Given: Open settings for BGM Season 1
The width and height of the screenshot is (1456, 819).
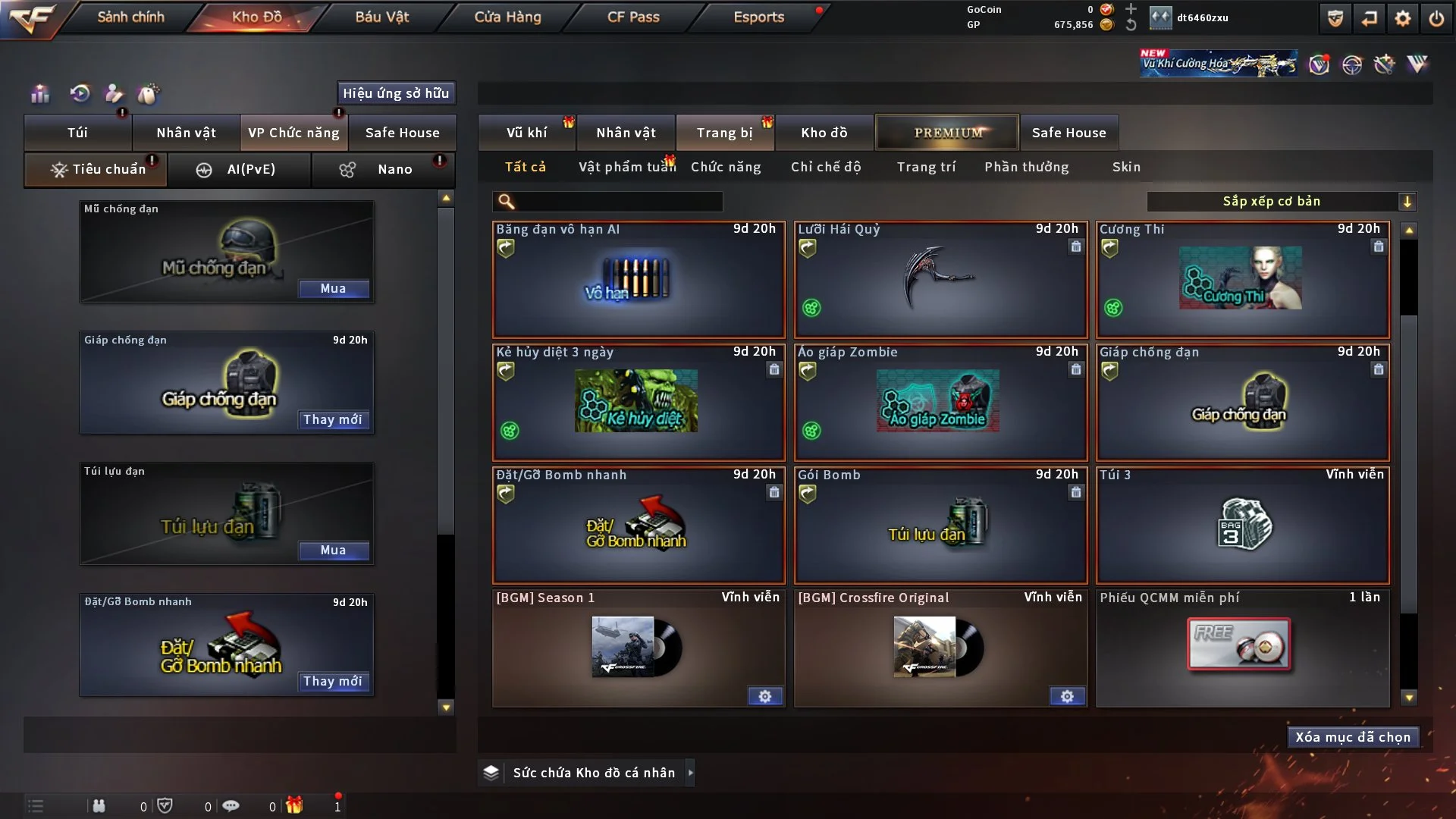Looking at the screenshot, I should tap(764, 696).
